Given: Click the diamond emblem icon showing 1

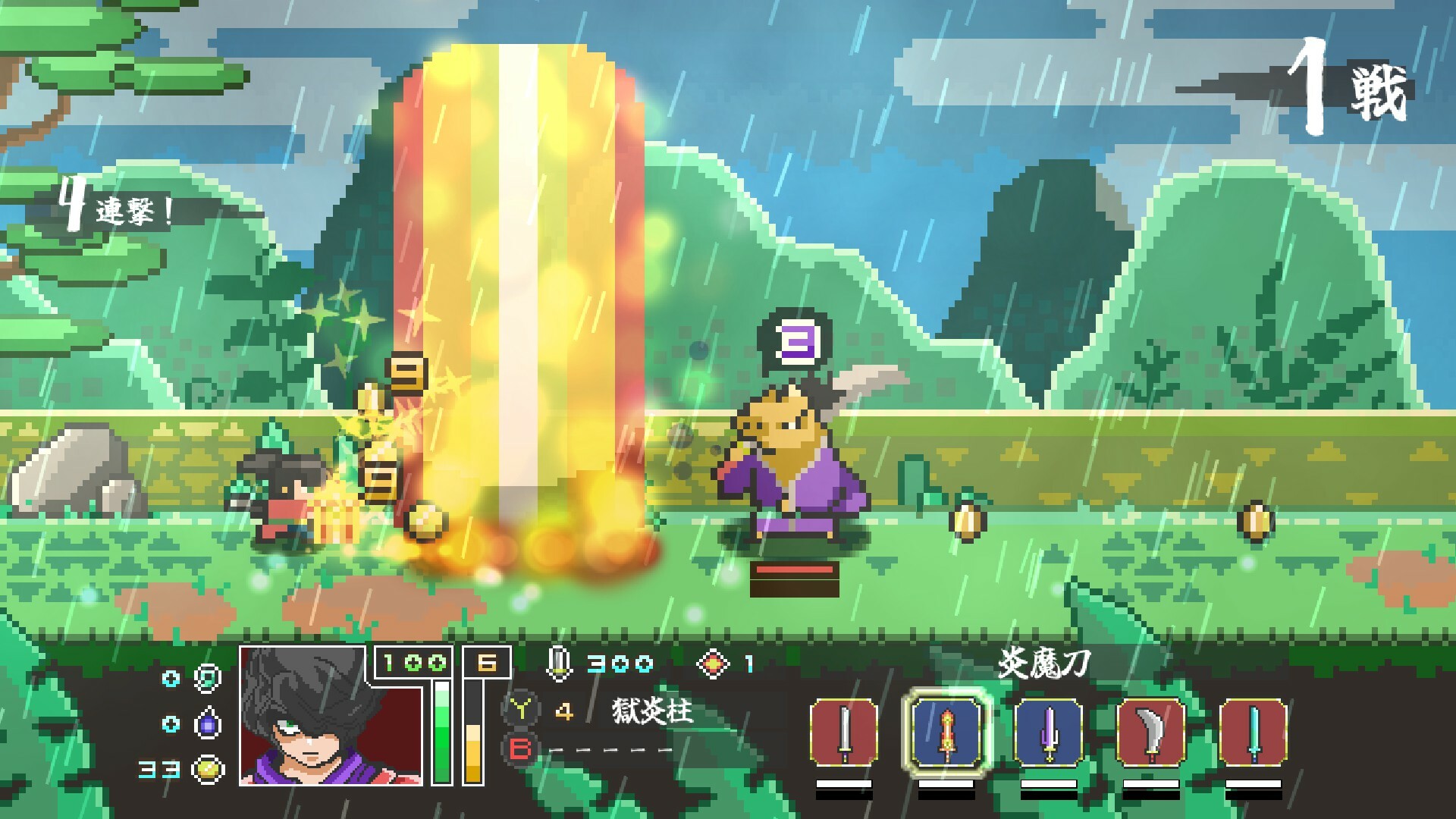Looking at the screenshot, I should pos(711,664).
